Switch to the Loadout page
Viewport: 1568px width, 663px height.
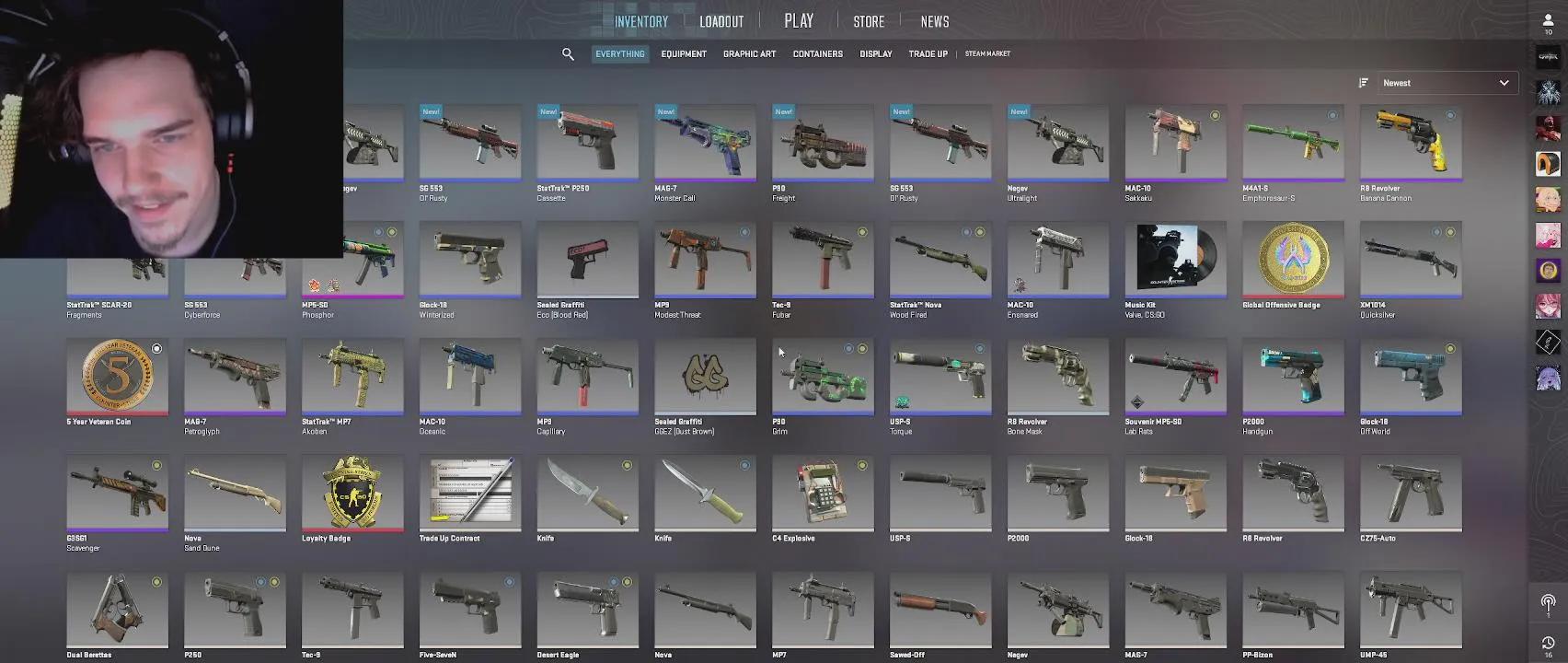point(721,20)
